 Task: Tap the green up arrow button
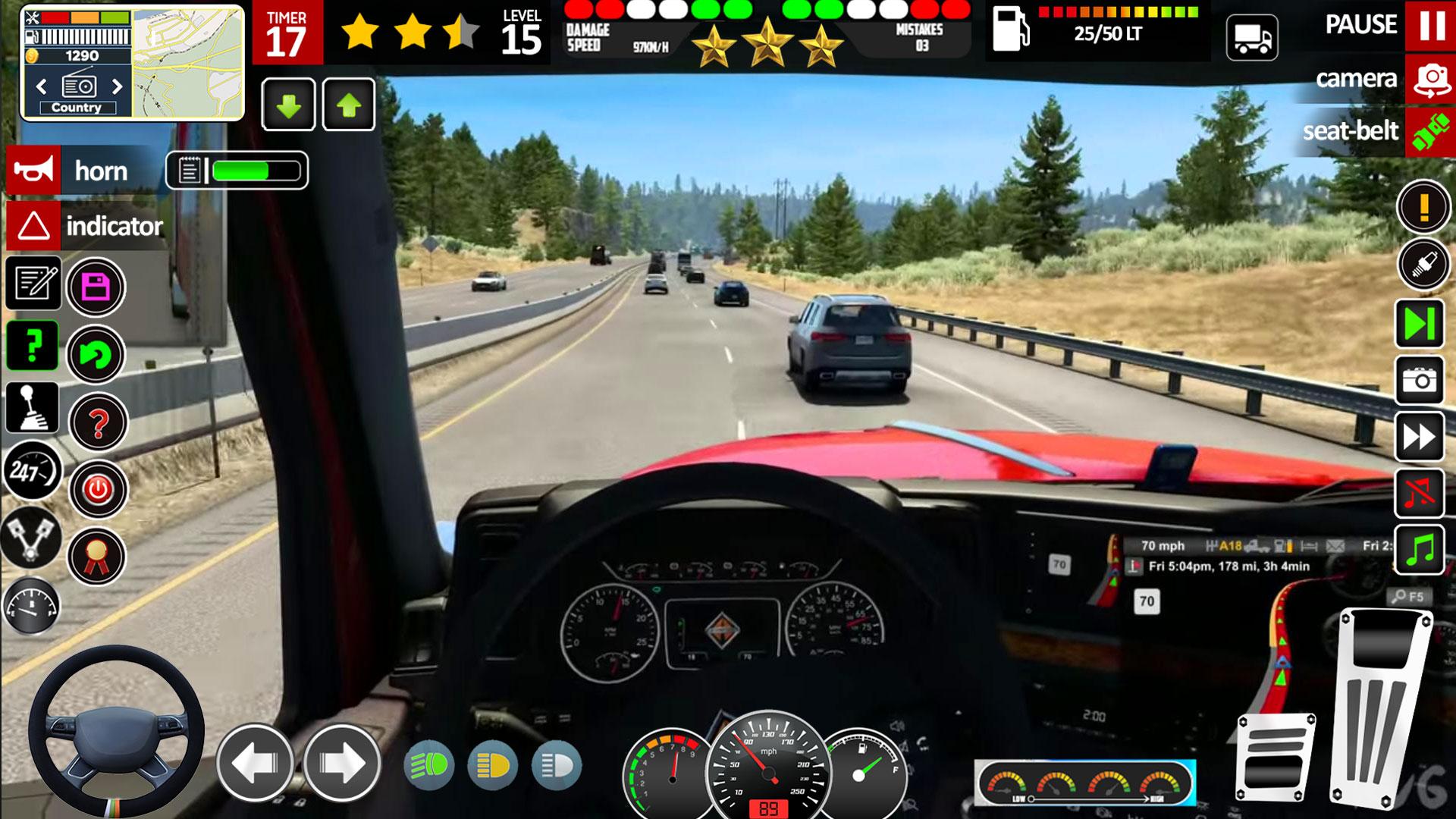(349, 105)
